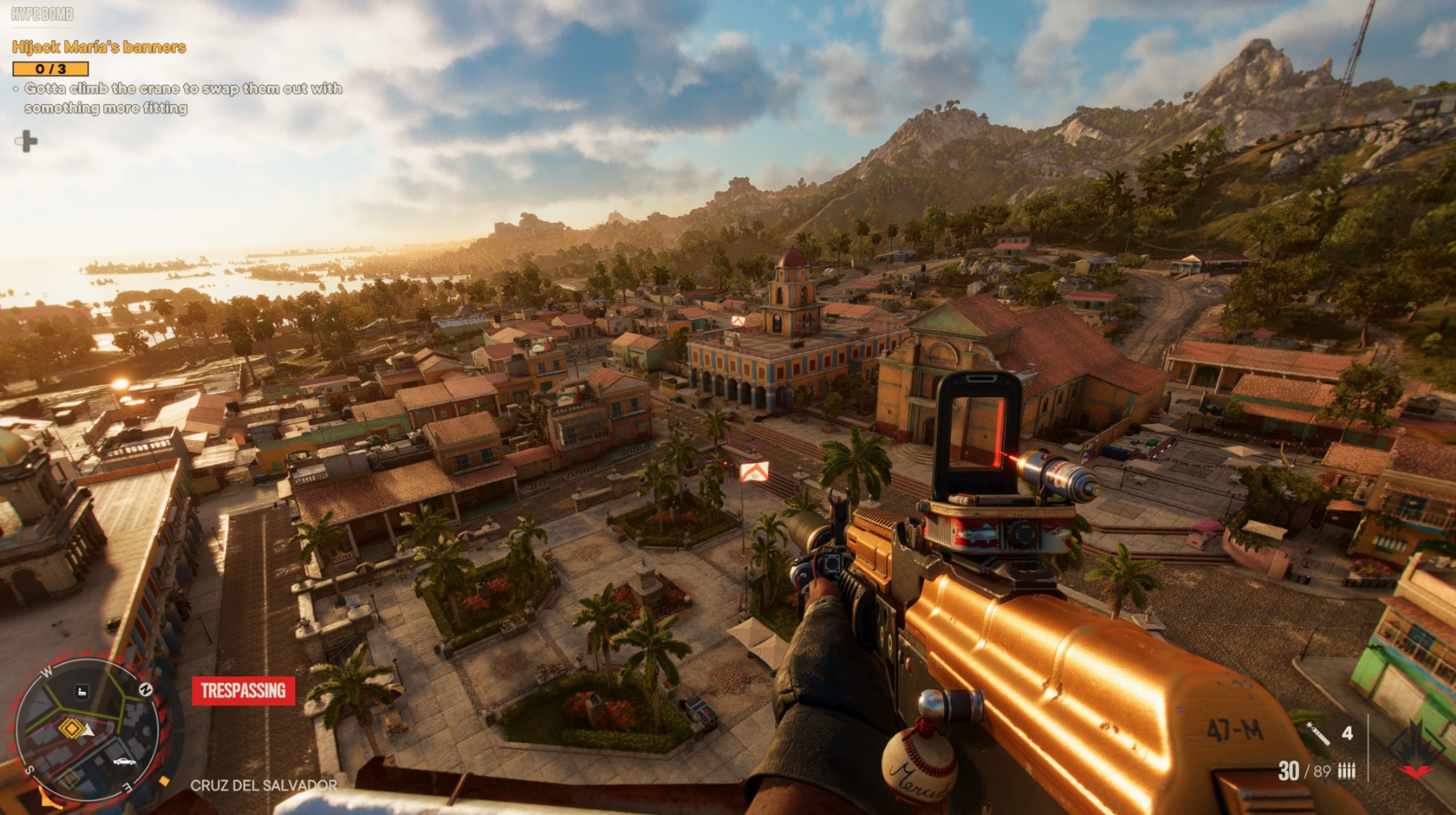Toggle the N compass marker on the minimap

tap(146, 689)
